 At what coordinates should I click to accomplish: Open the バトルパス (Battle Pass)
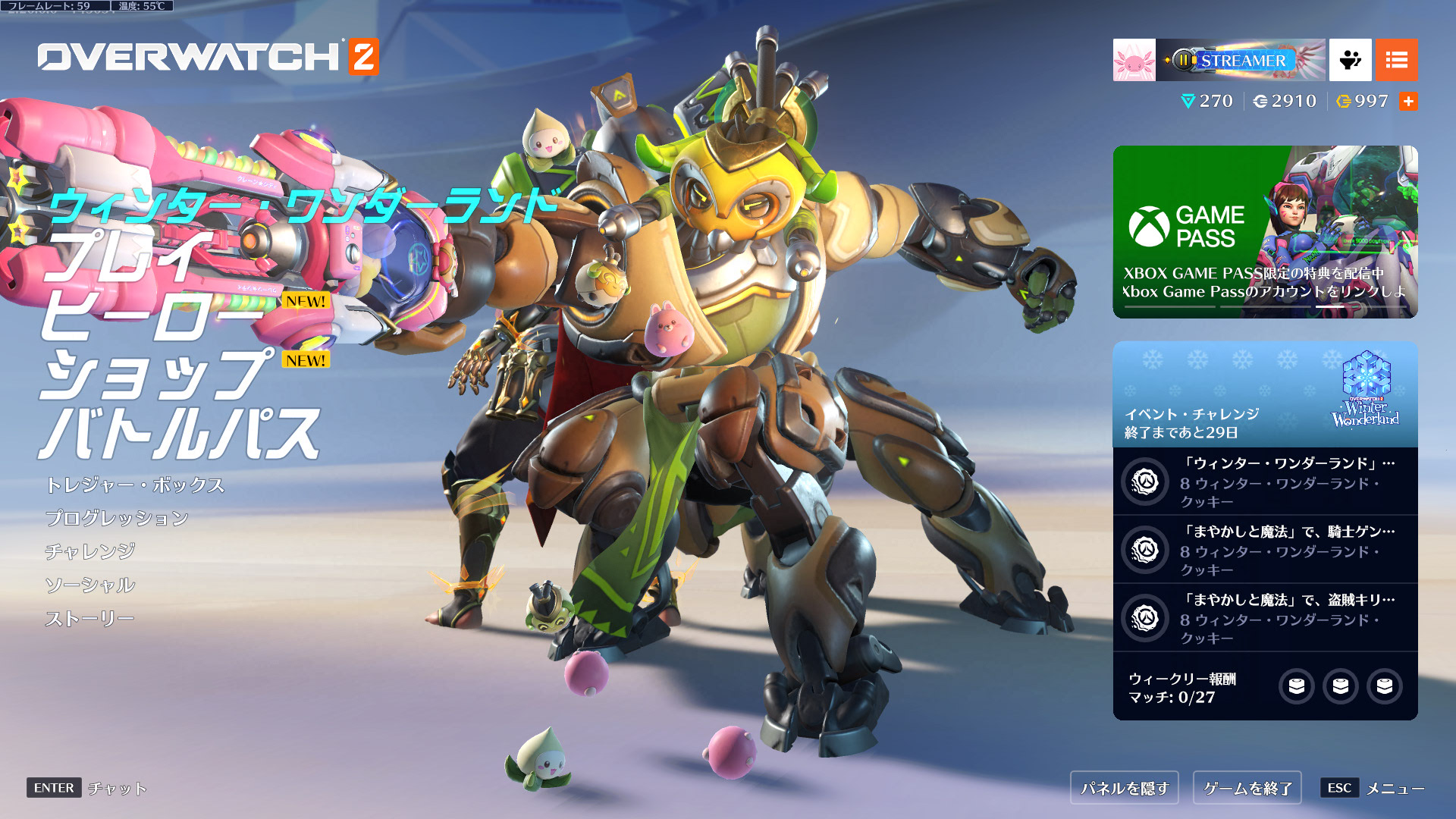pos(179,434)
